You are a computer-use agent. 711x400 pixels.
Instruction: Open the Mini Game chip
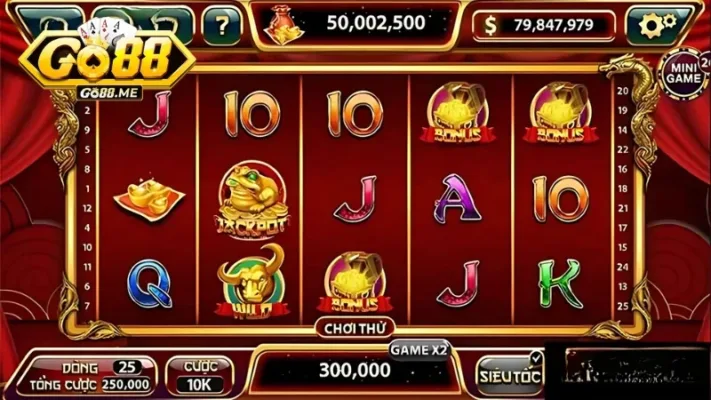685,72
